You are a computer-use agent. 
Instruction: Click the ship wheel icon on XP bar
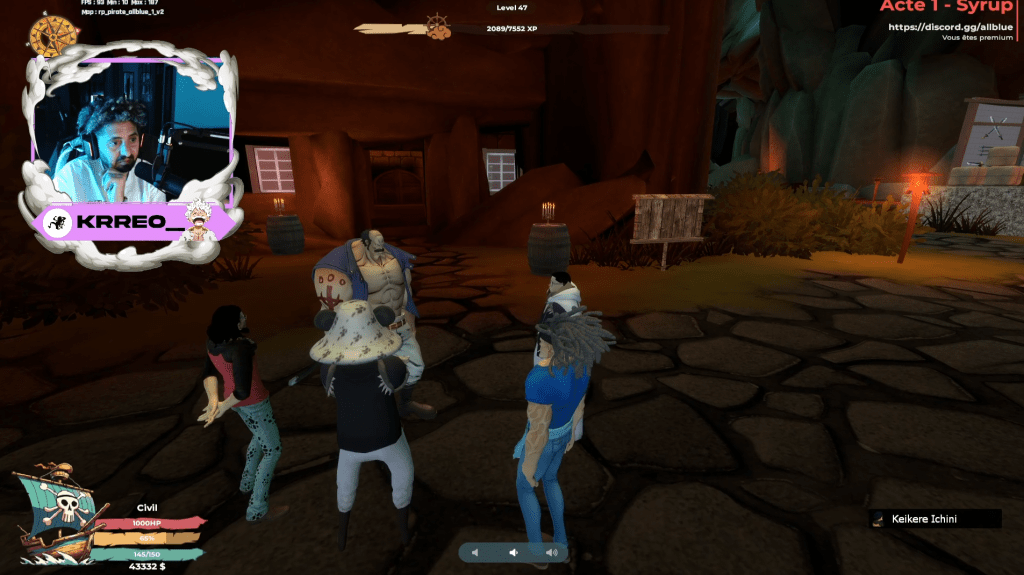pos(437,24)
